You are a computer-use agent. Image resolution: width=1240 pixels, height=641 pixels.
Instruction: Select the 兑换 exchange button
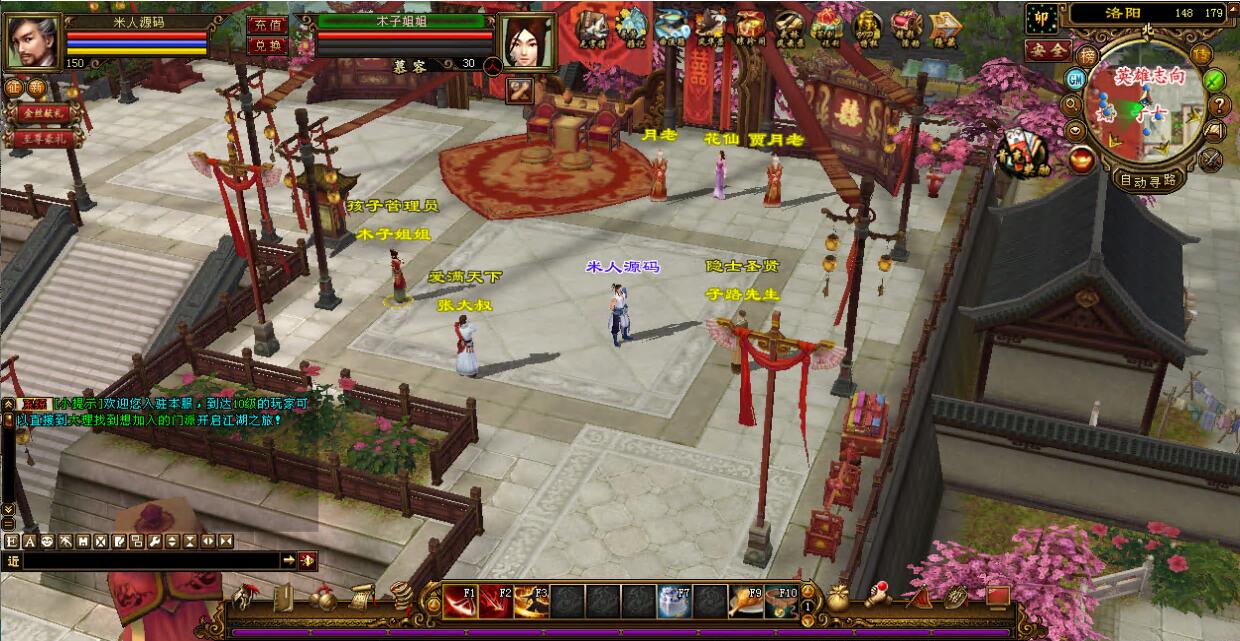(x=266, y=45)
